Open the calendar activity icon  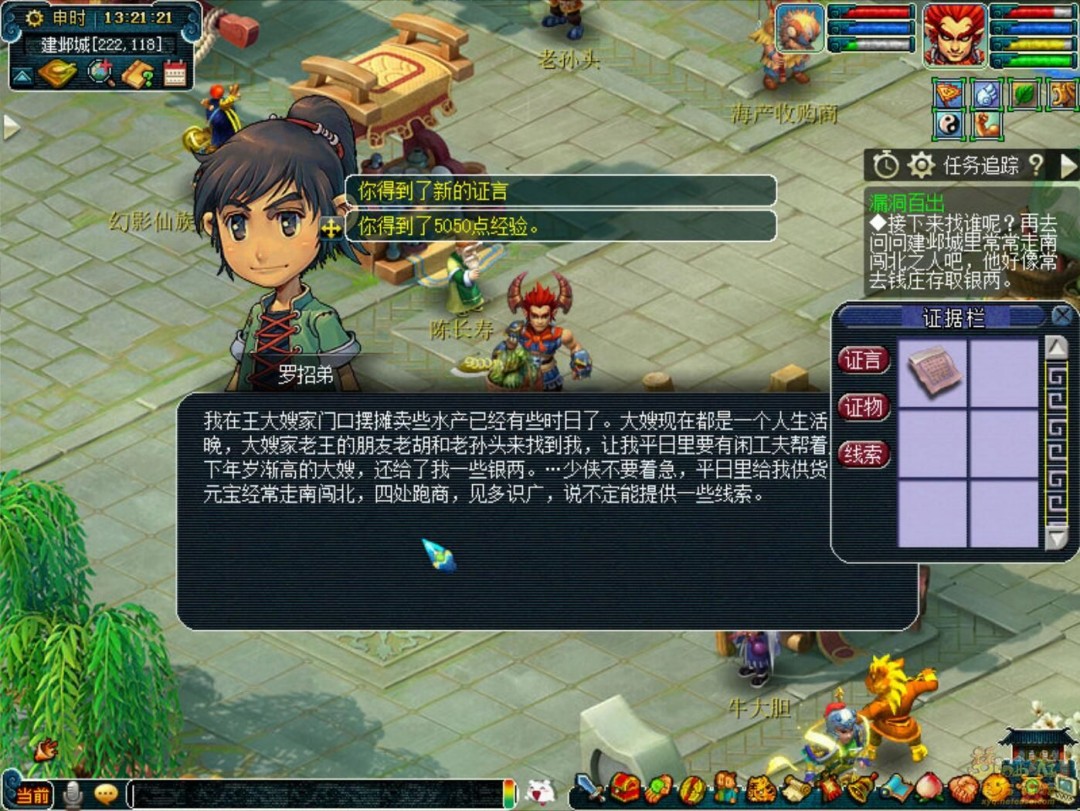point(176,73)
